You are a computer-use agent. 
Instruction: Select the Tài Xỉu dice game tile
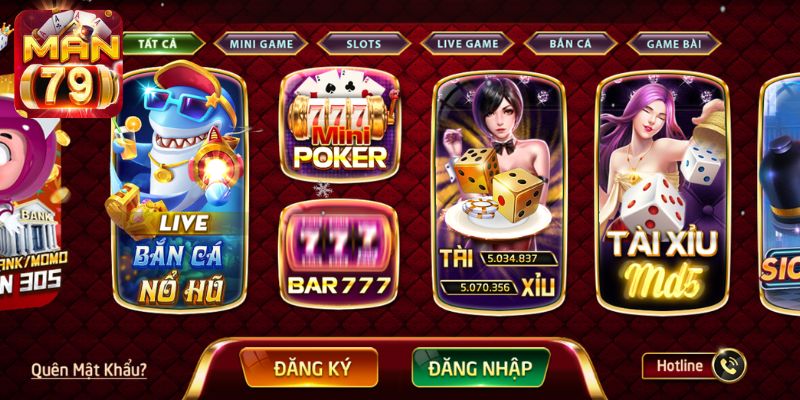click(x=499, y=190)
